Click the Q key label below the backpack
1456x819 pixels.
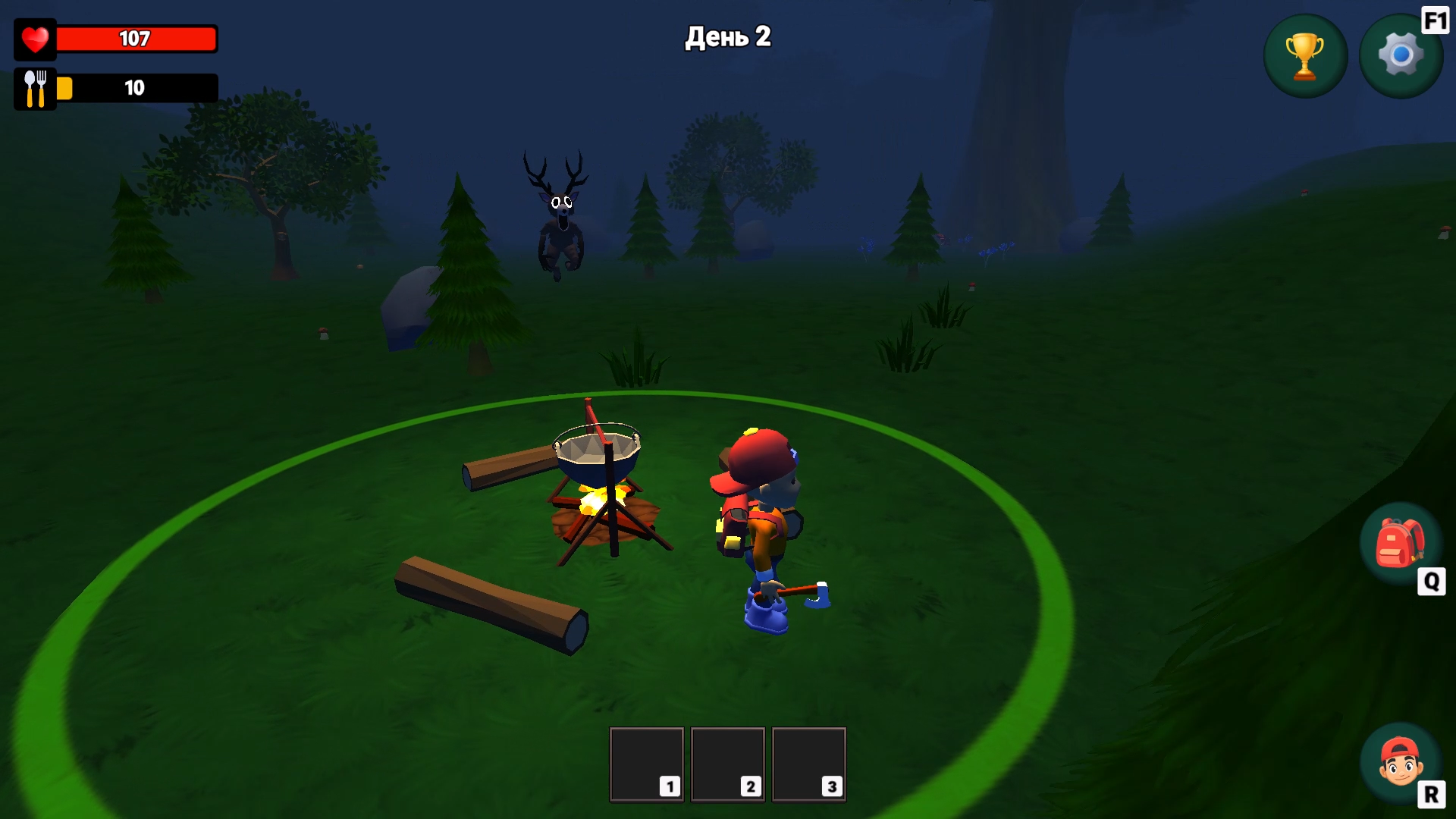point(1429,581)
